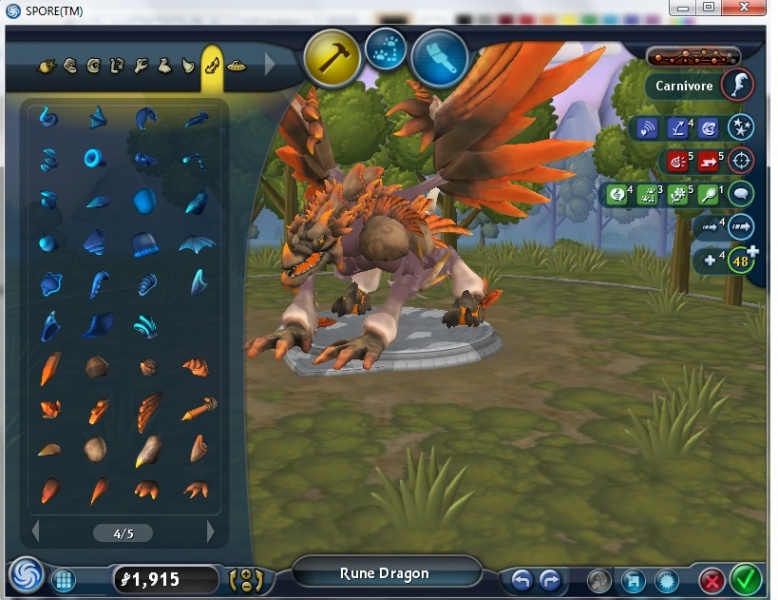778x600 pixels.
Task: Open the Spore main menu swirl button
Action: click(26, 576)
